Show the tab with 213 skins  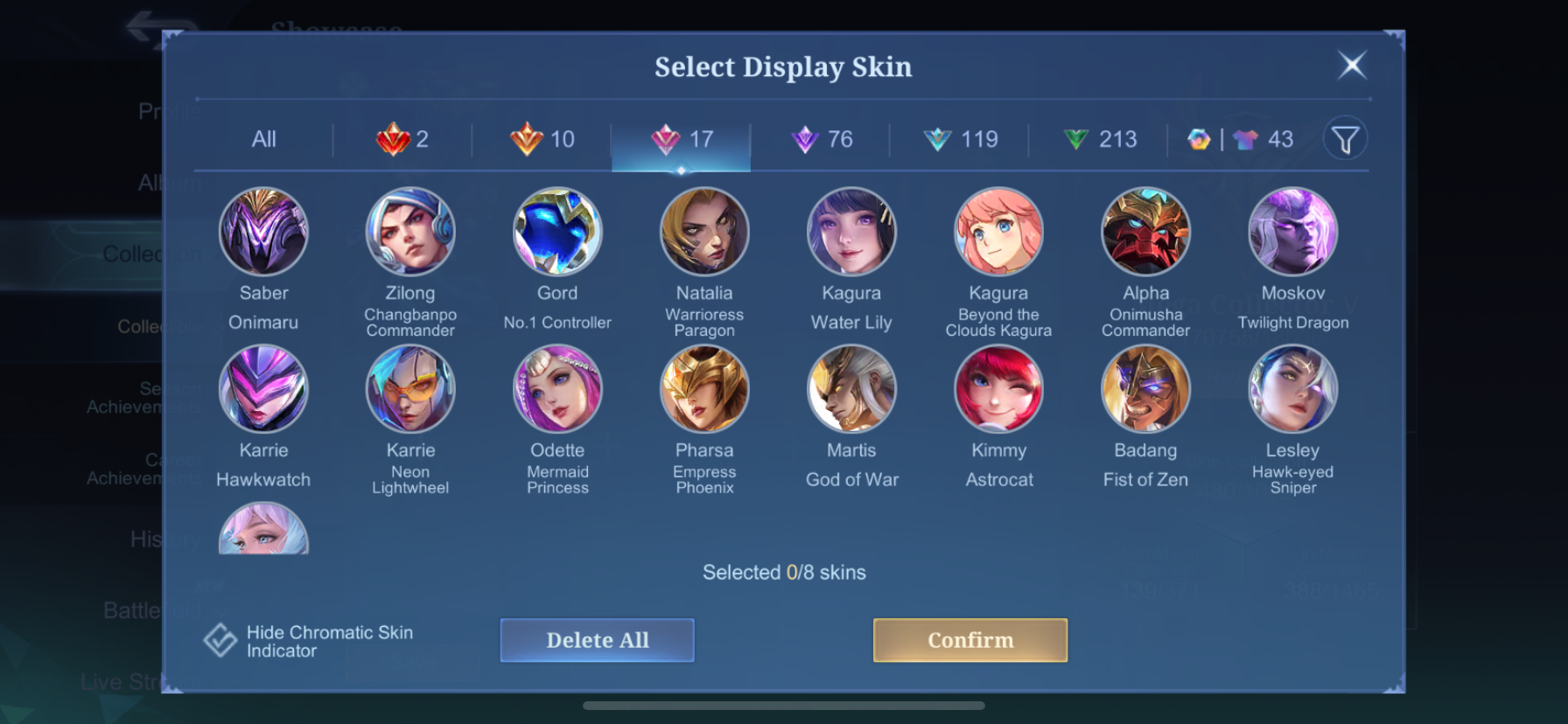coord(1099,139)
